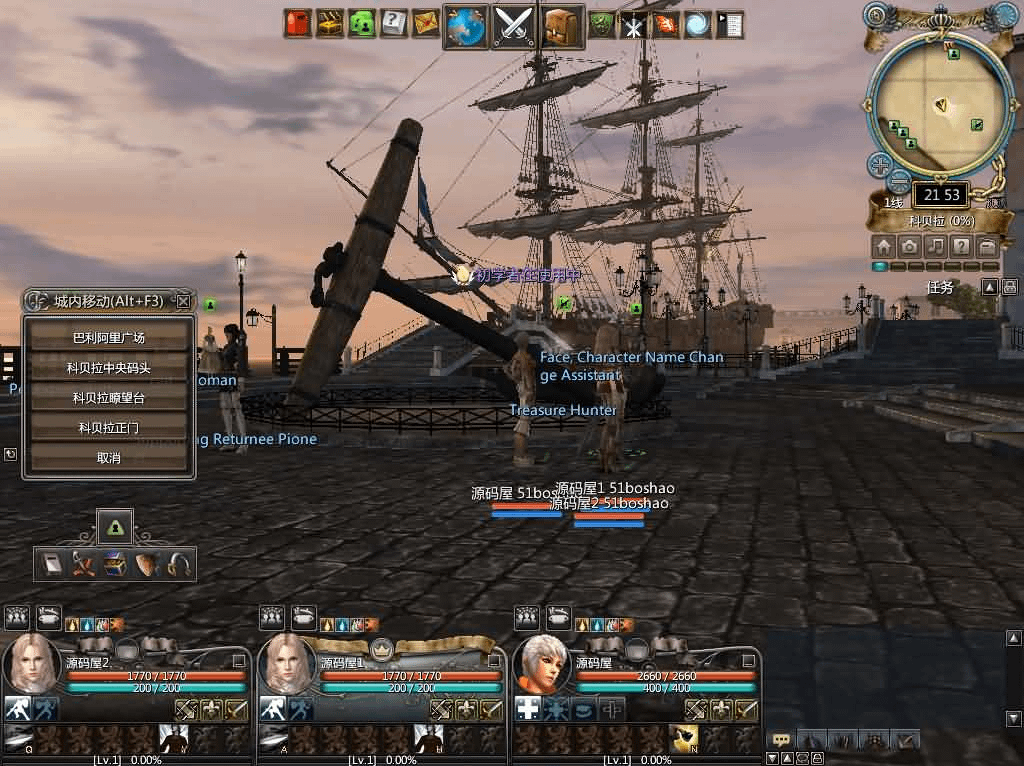1024x766 pixels.
Task: Open the brown backpack inventory
Action: (563, 25)
